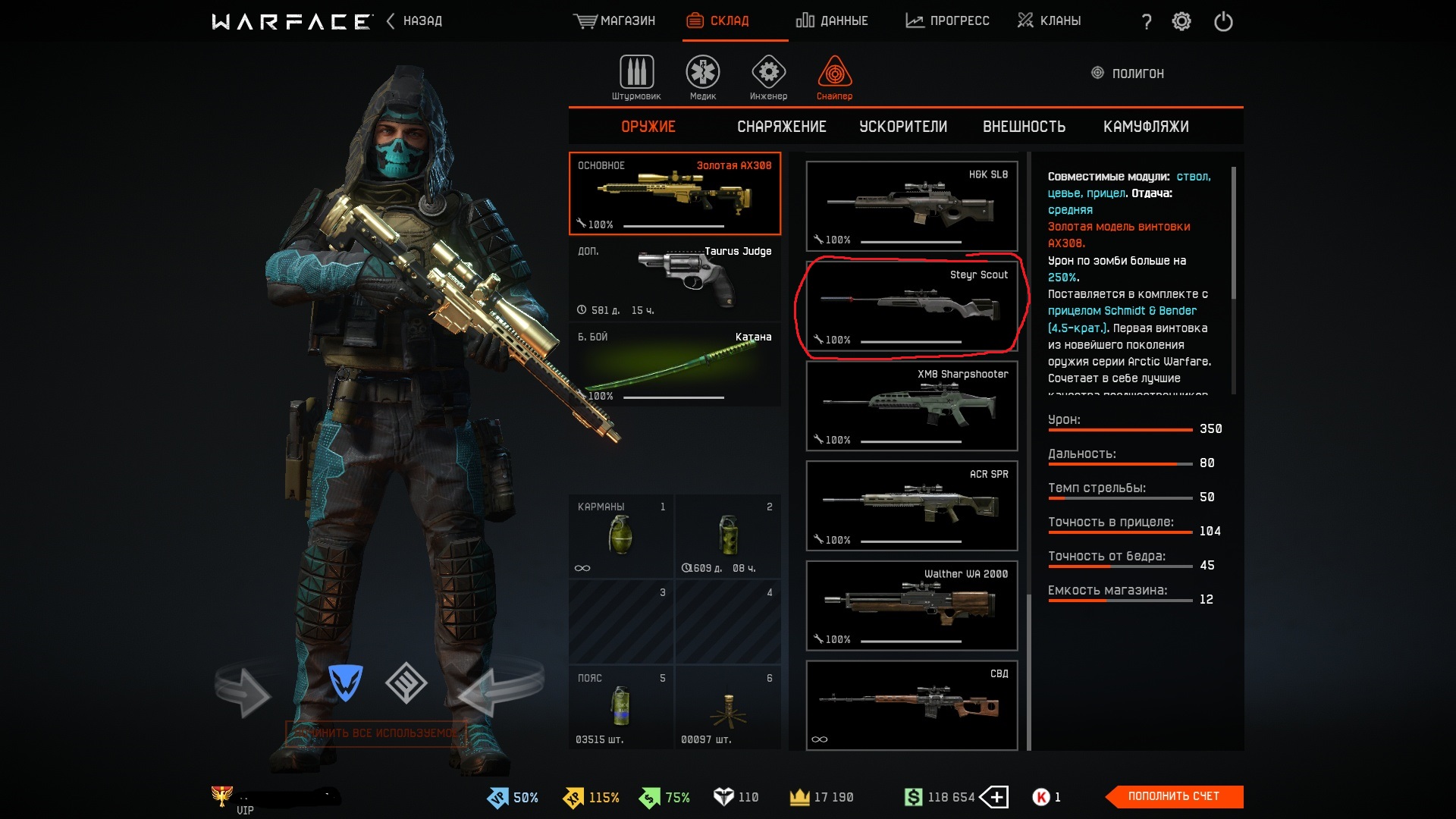Open the КАМУФЛЯЖИ tab
Image resolution: width=1456 pixels, height=819 pixels.
click(x=1146, y=127)
